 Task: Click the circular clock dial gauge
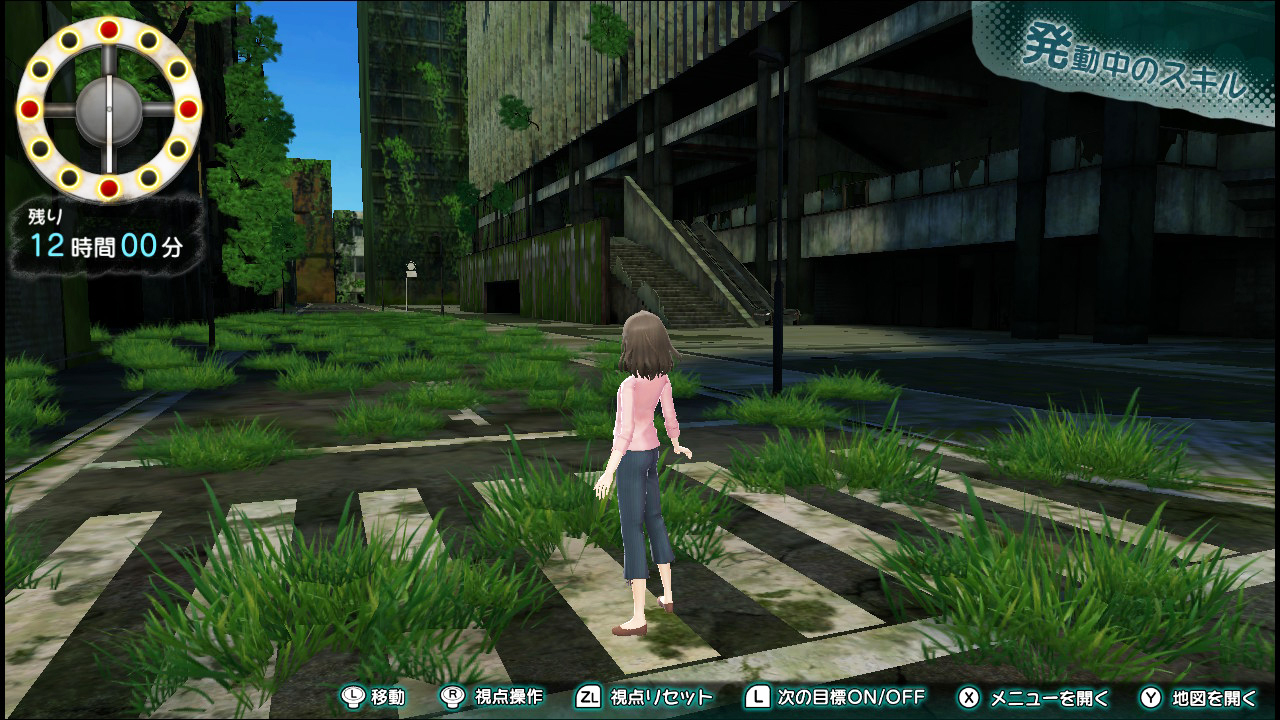coord(108,108)
